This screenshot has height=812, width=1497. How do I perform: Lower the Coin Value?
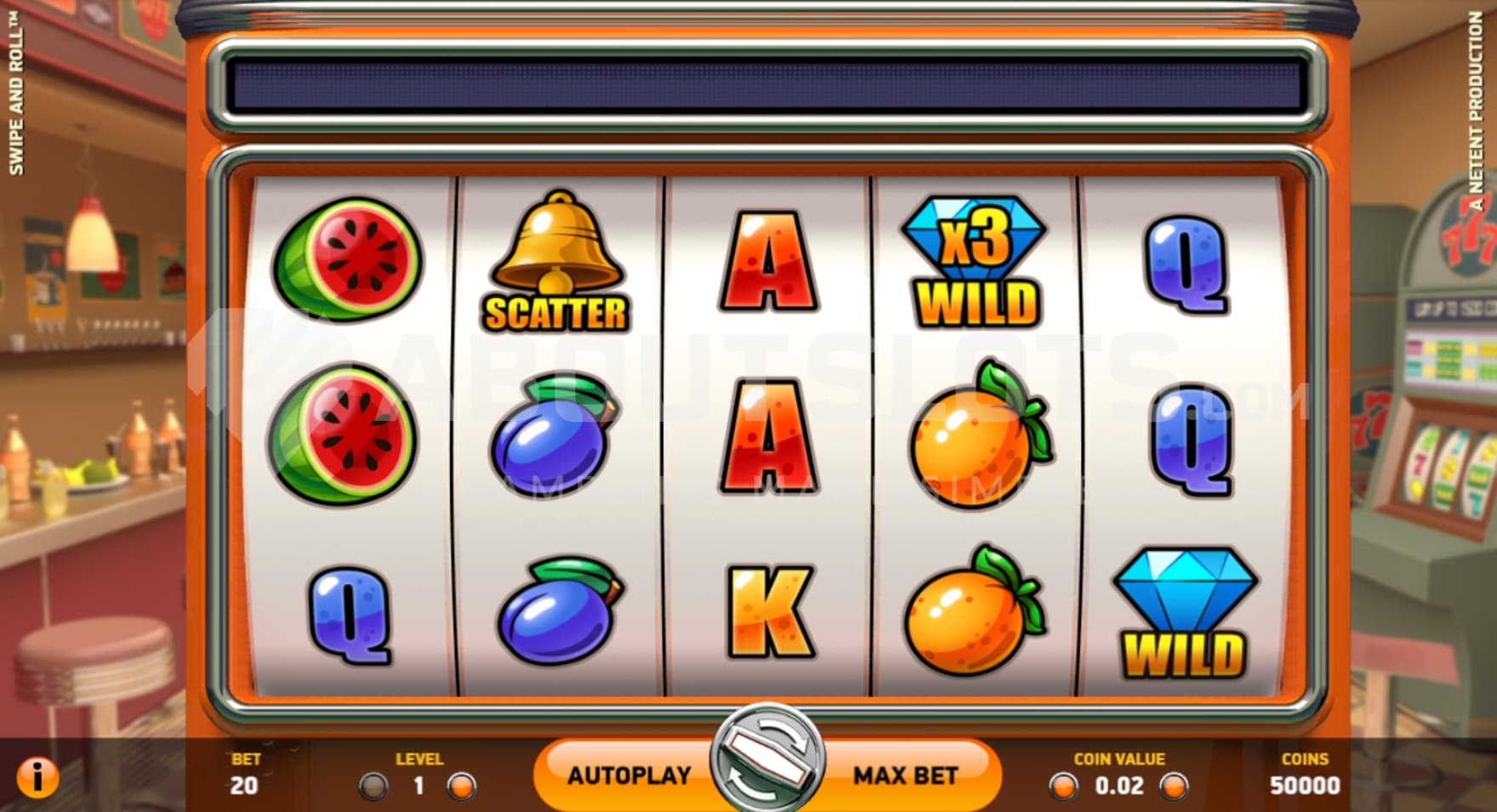[1063, 786]
